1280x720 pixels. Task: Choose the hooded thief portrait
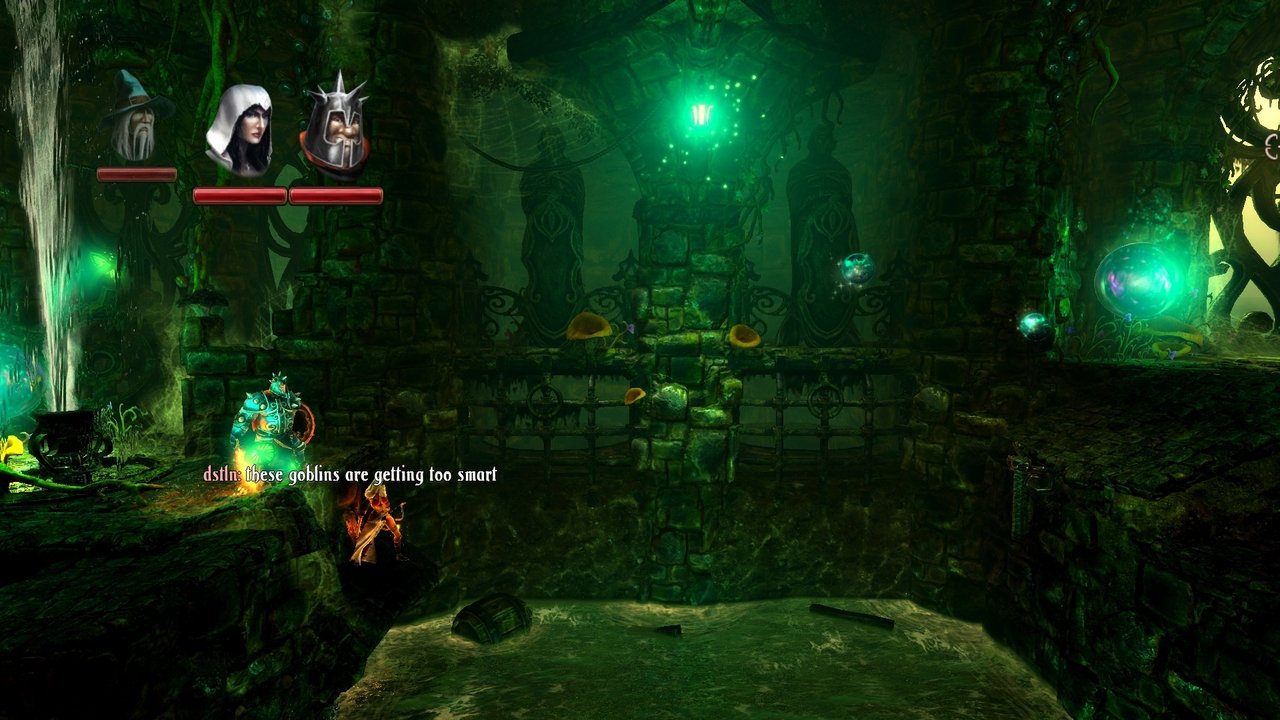pos(238,130)
